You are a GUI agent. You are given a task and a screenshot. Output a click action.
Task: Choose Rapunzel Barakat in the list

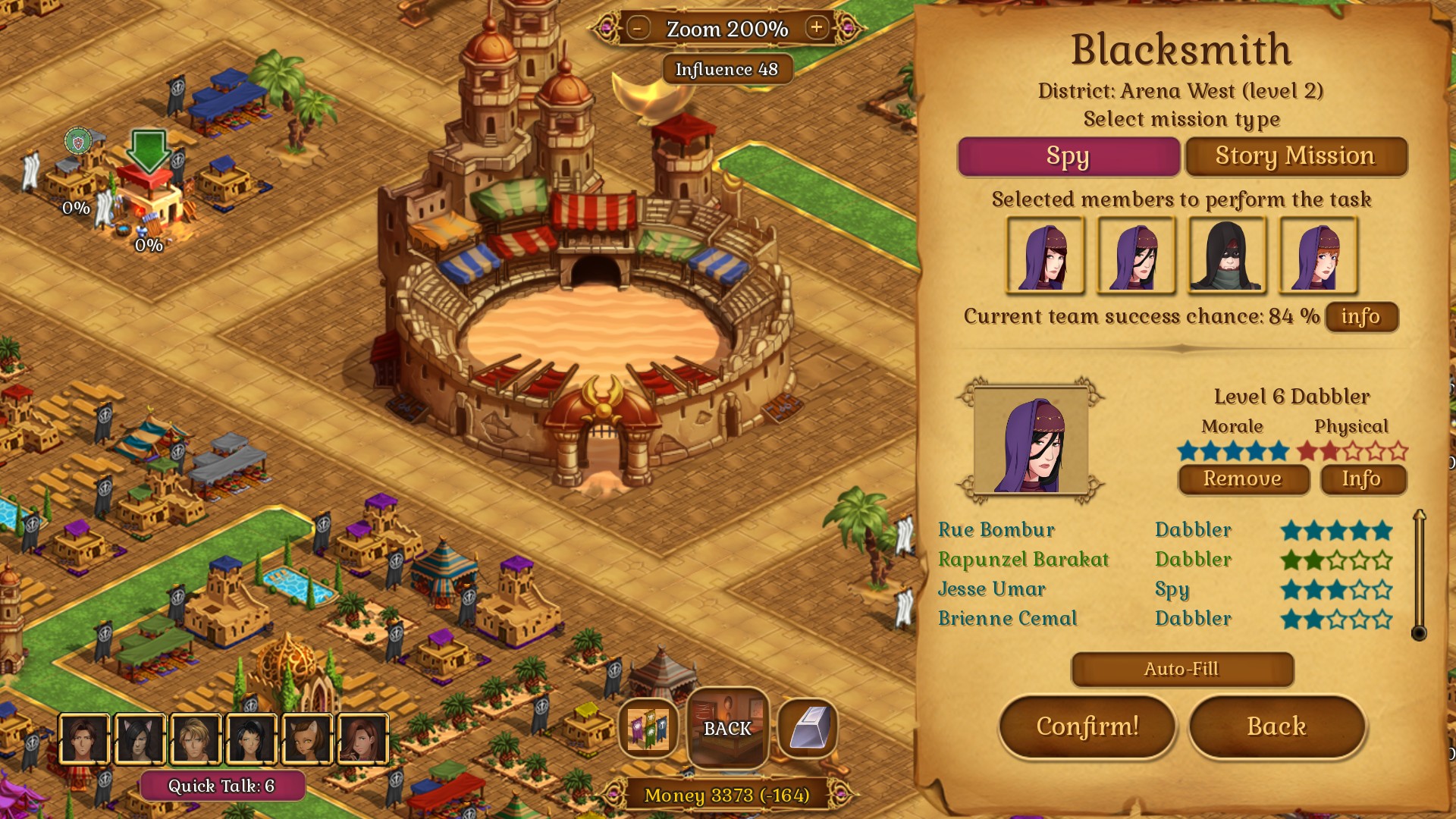pos(1023,560)
